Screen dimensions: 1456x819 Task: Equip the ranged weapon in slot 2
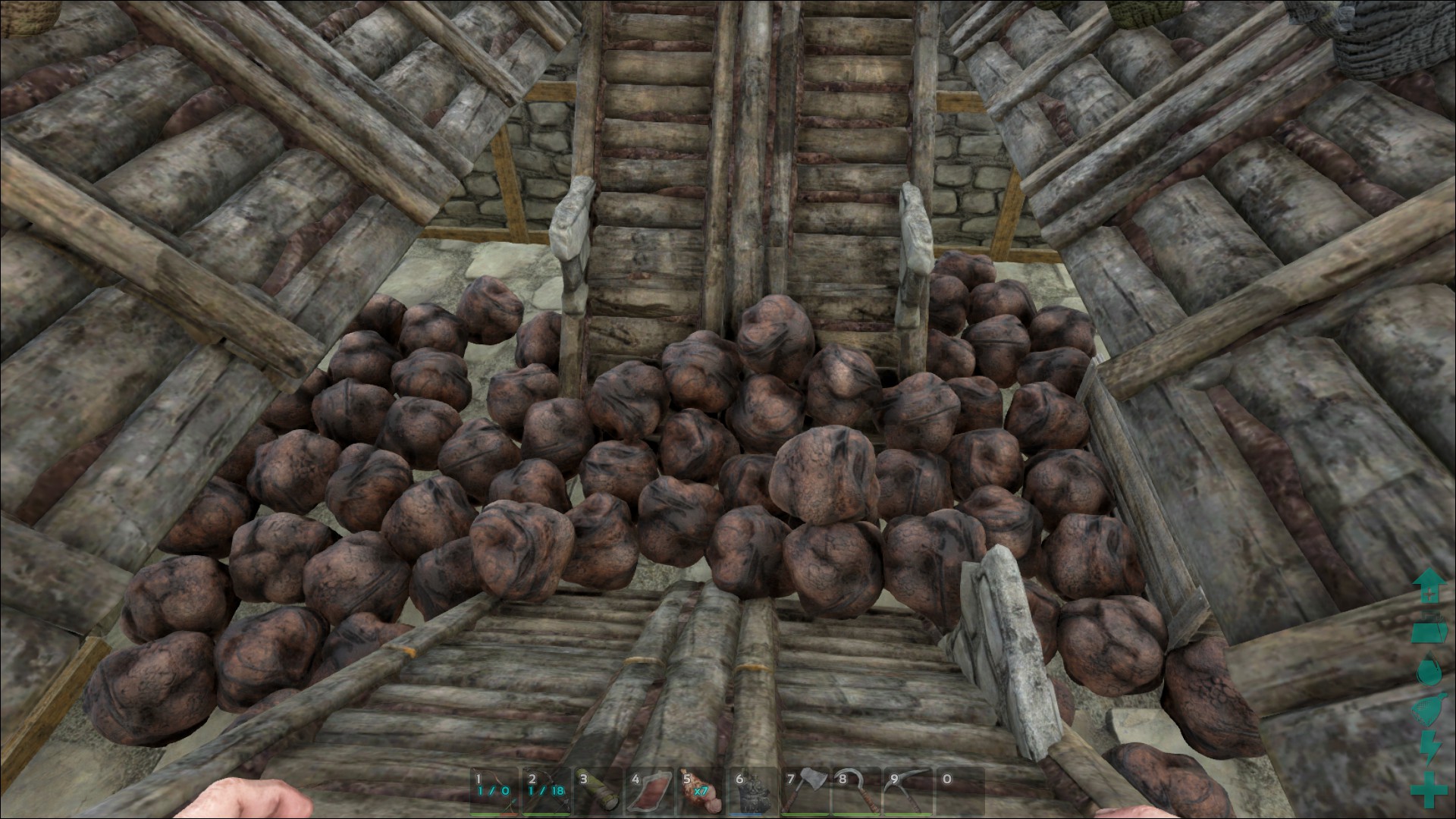(546, 791)
